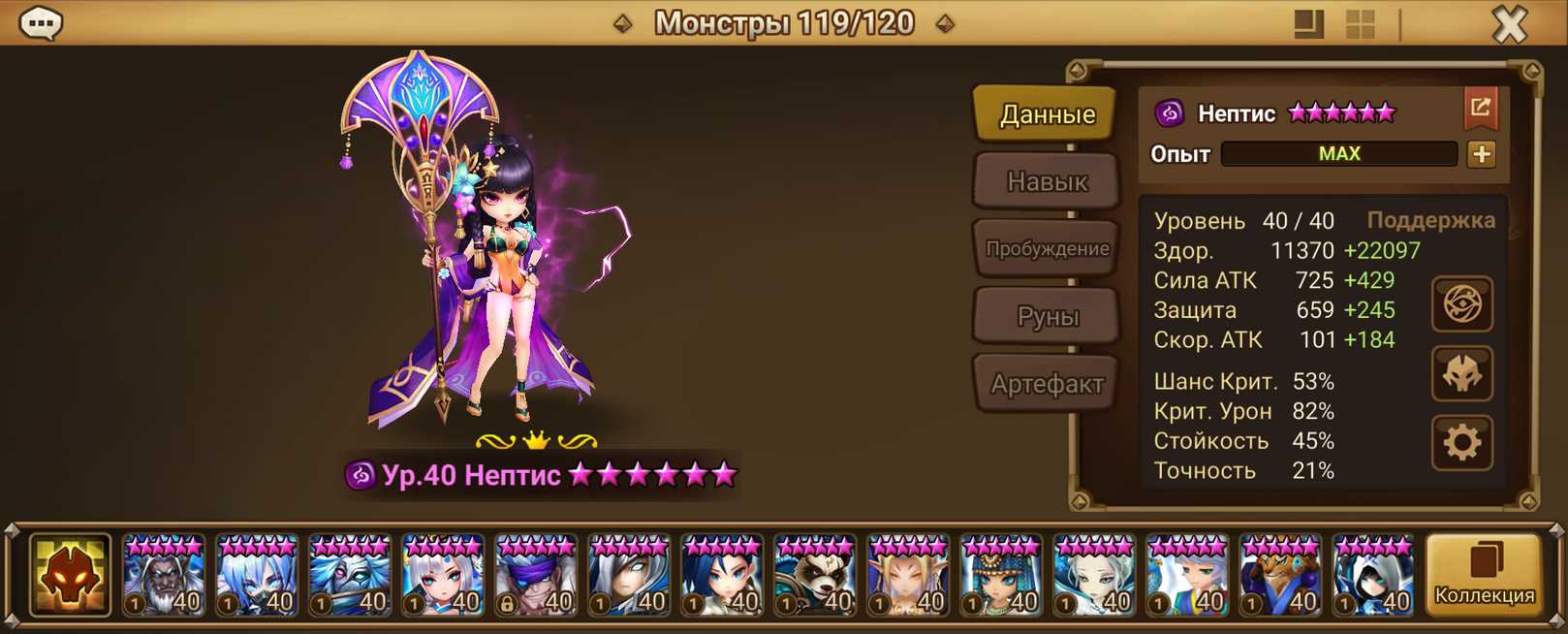Screen dimensions: 1568x634
Task: Select the Пробуждение tab
Action: 1047,249
